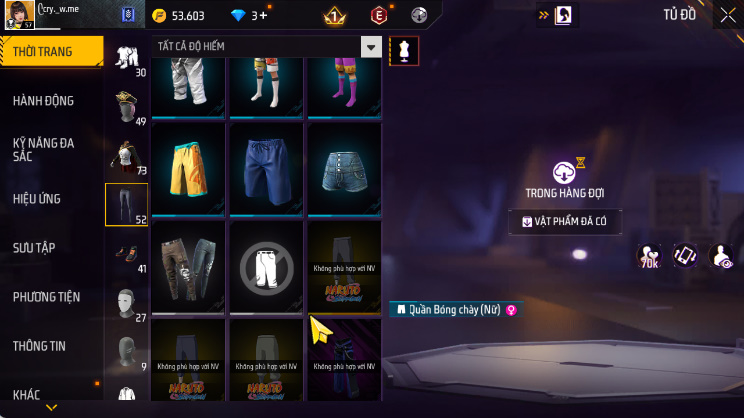
Task: Select the KỸ NĂNG ĐA SẮC tab
Action: click(43, 149)
